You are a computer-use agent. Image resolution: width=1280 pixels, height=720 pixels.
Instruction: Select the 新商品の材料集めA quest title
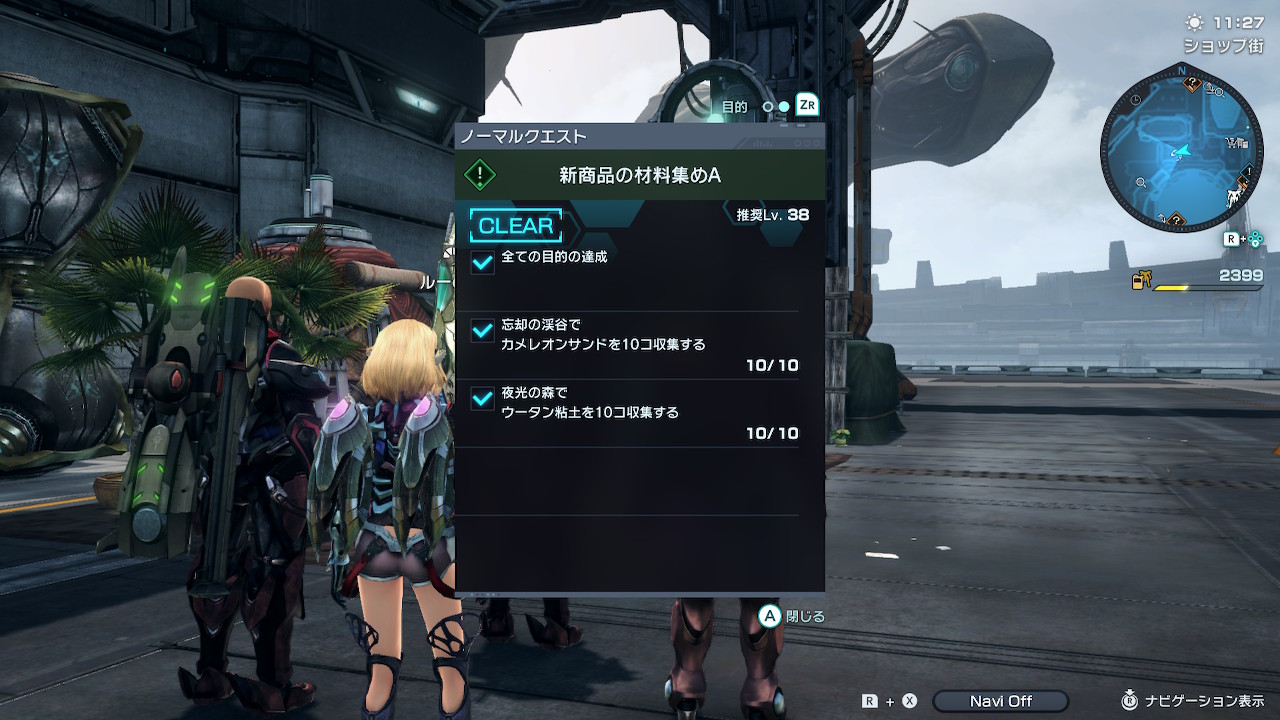coord(640,176)
